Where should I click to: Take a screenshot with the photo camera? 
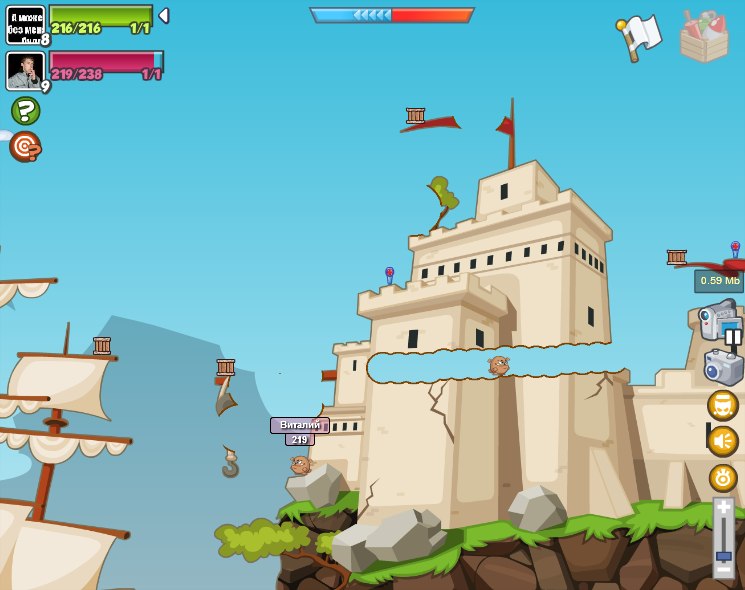723,367
